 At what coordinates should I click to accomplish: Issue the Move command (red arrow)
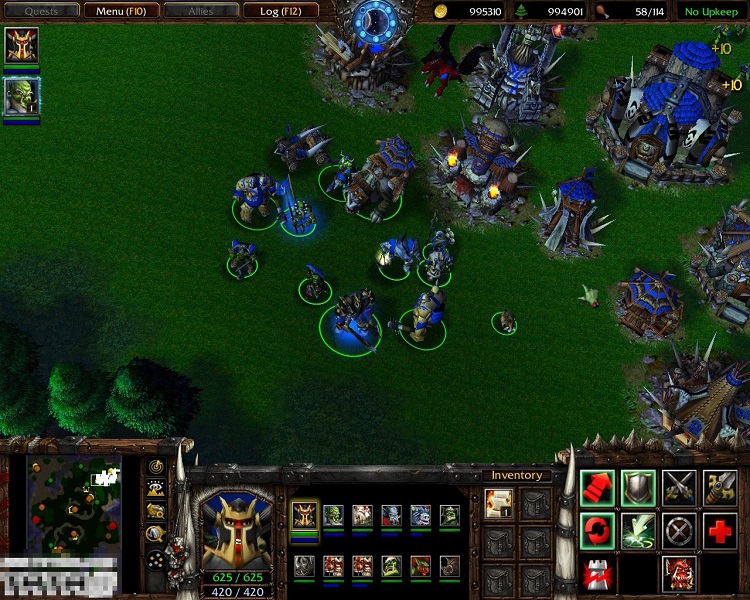tap(597, 487)
